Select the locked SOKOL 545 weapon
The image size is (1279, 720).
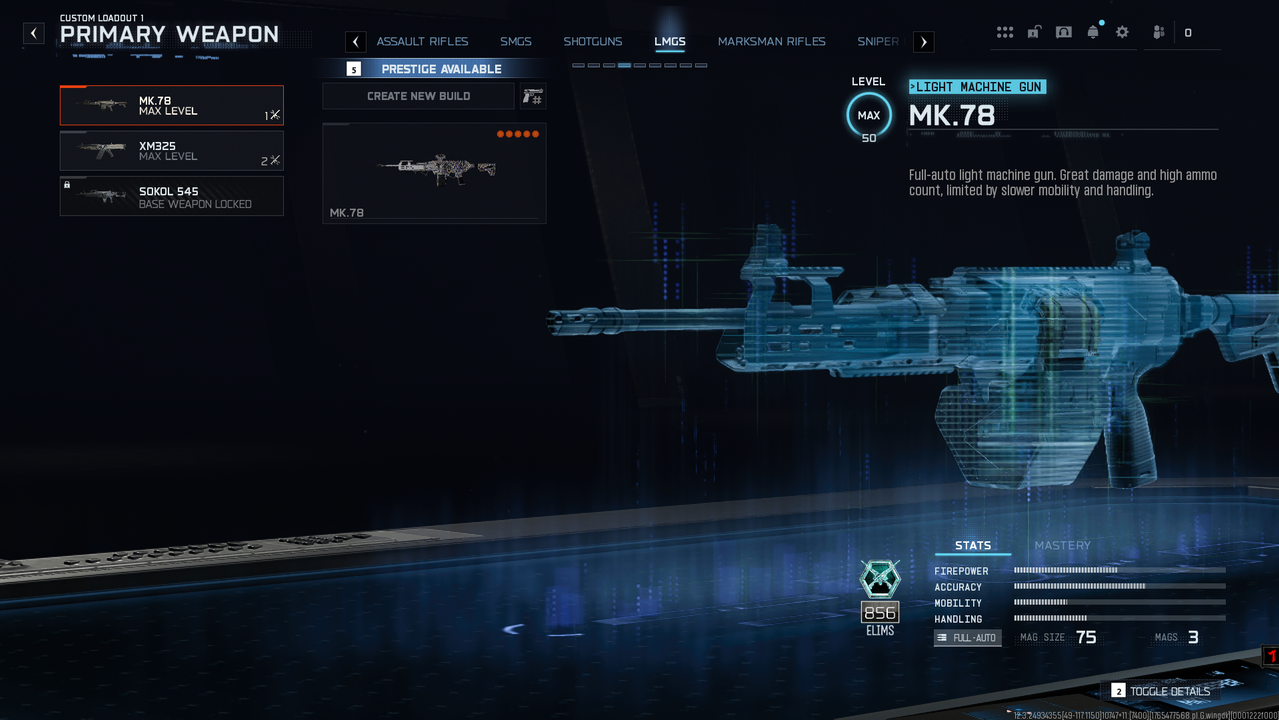pos(171,196)
